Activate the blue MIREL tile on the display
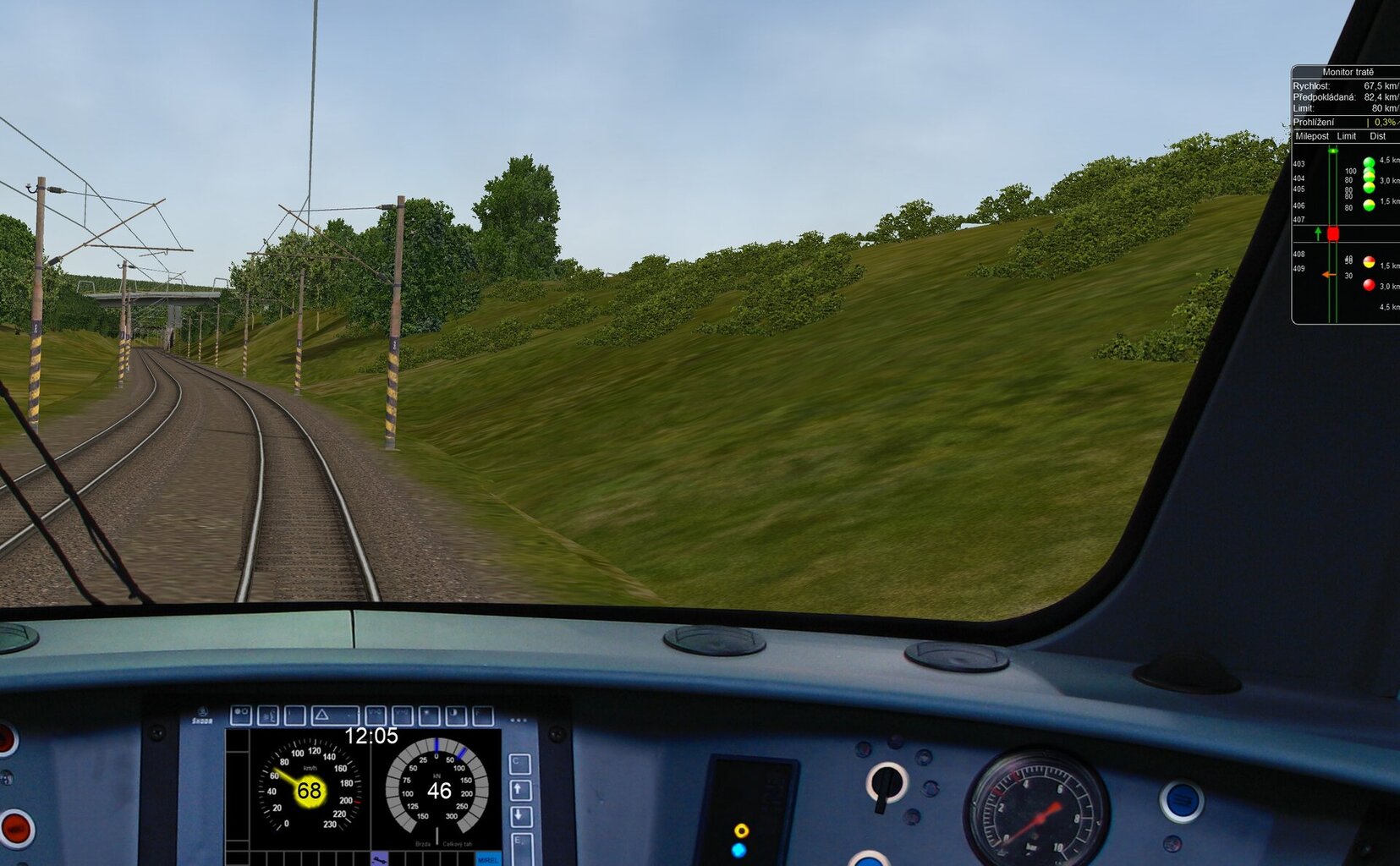This screenshot has height=866, width=1400. click(487, 859)
